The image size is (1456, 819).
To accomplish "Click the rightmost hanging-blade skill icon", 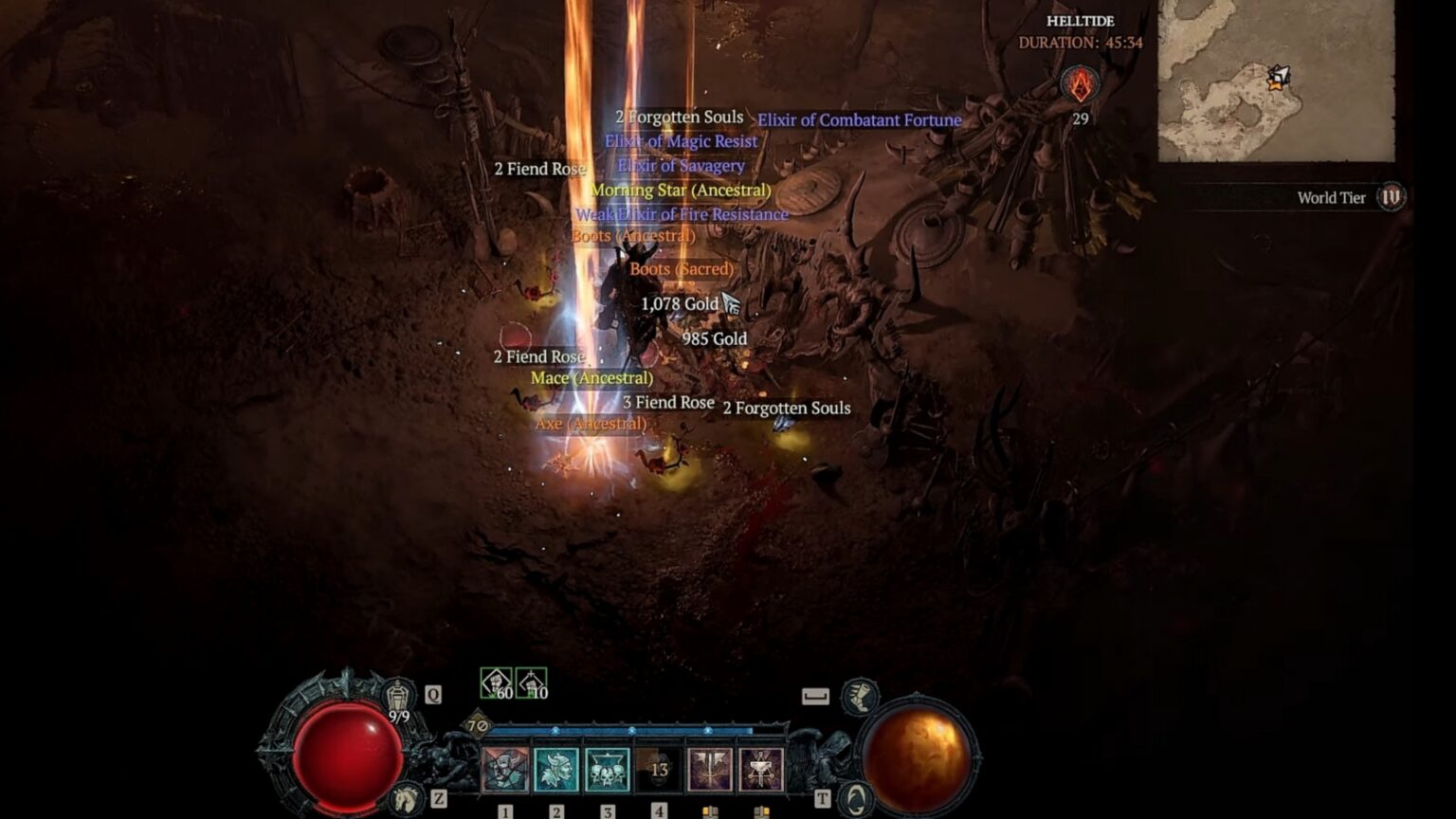I will [x=759, y=771].
